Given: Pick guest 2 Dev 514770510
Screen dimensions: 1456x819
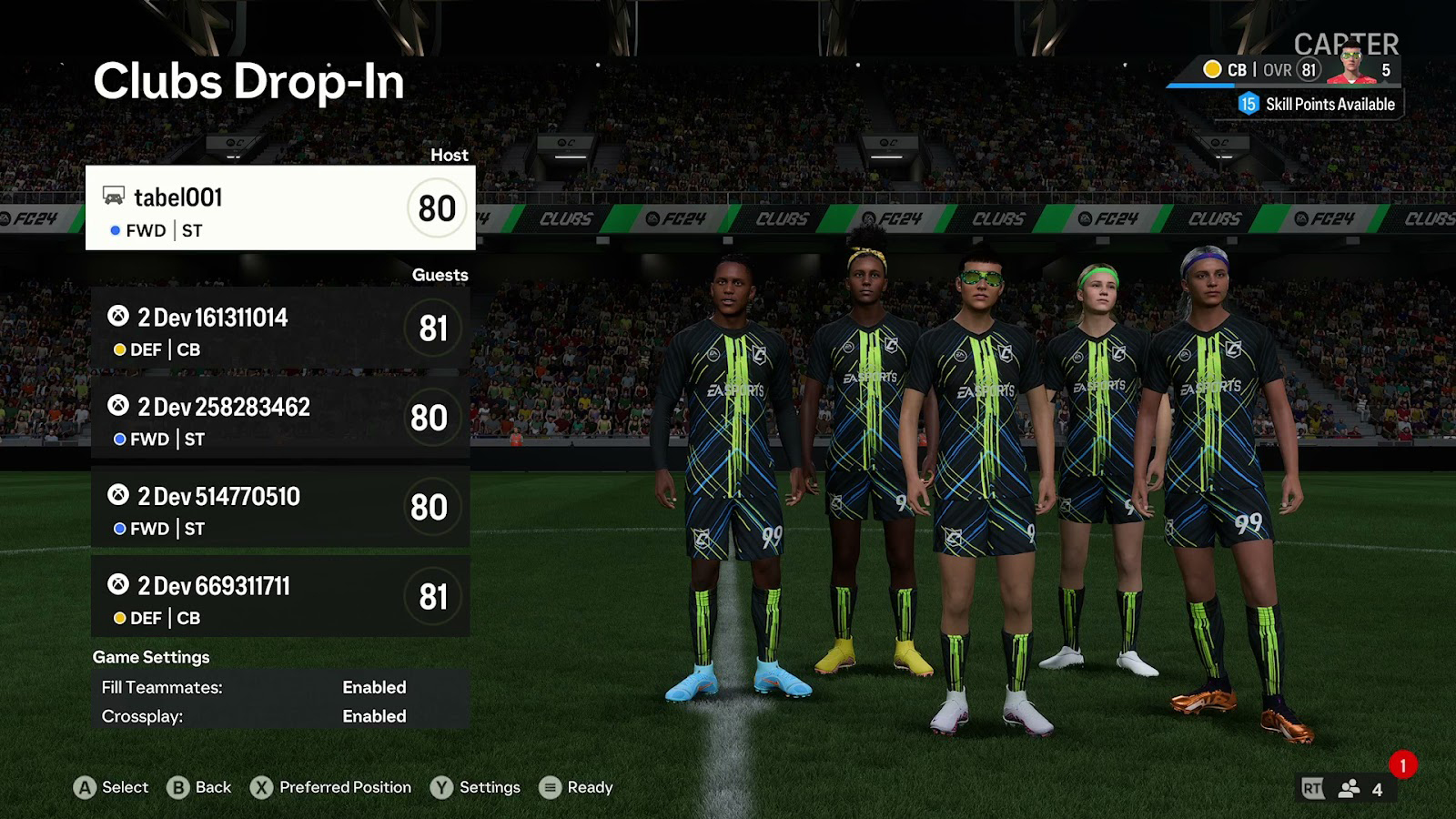Looking at the screenshot, I should tap(280, 508).
